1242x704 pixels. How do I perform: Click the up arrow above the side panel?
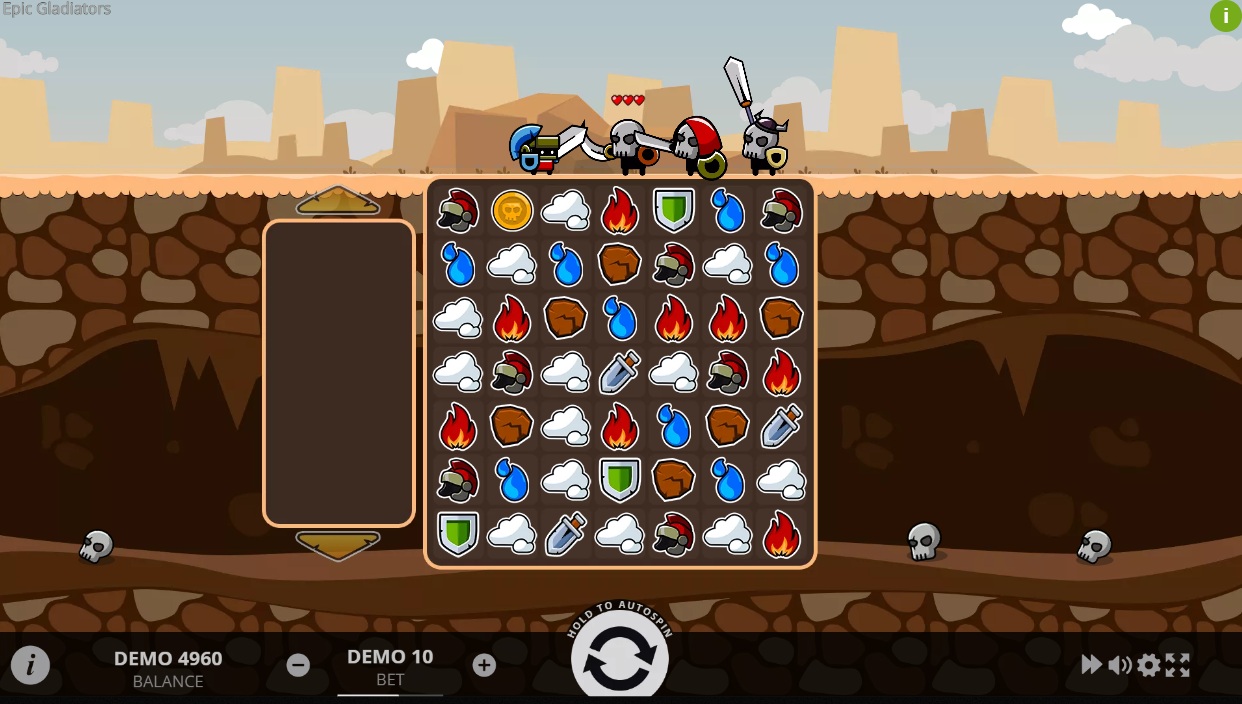pyautogui.click(x=338, y=200)
